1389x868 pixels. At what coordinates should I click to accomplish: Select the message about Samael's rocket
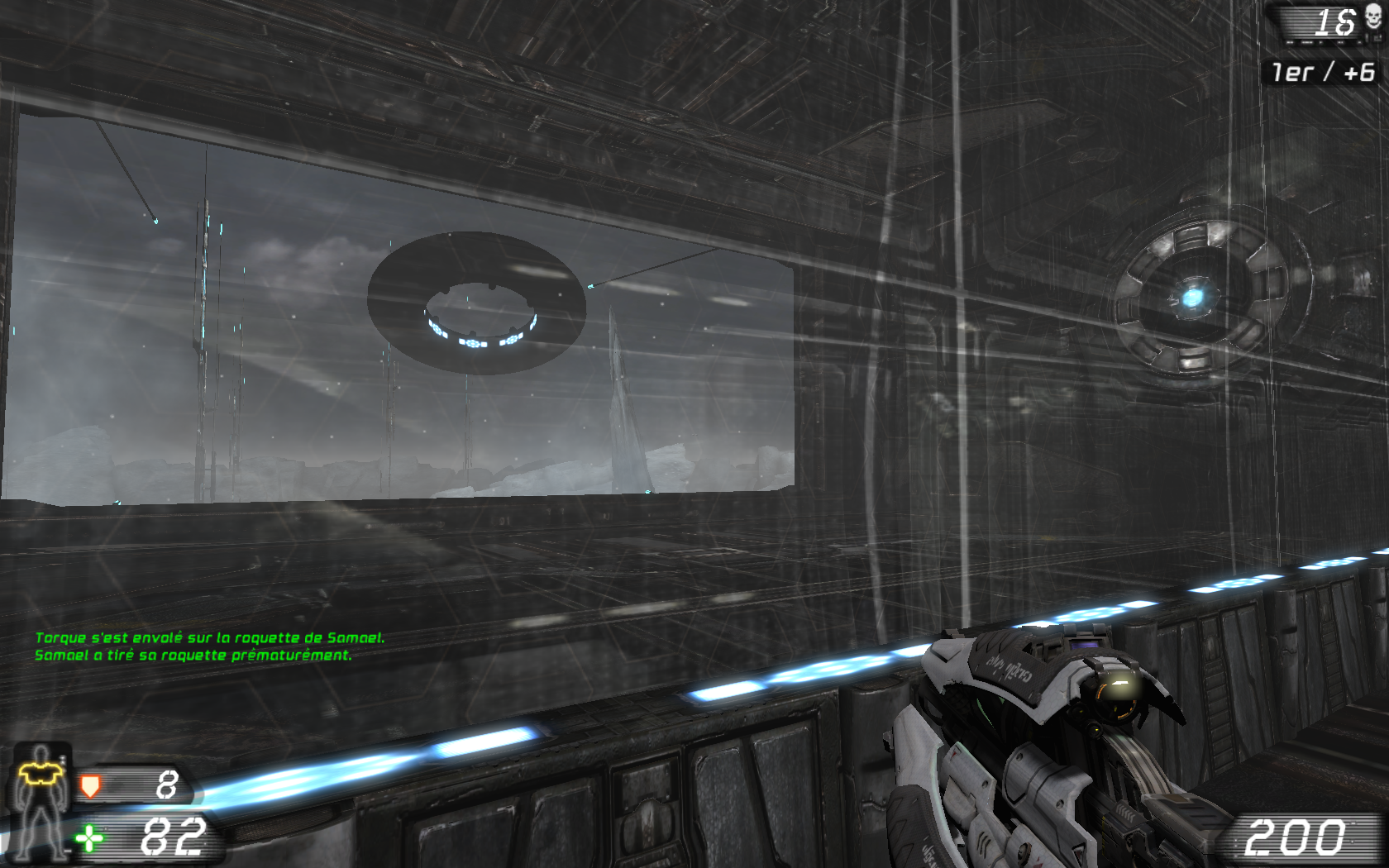click(193, 656)
